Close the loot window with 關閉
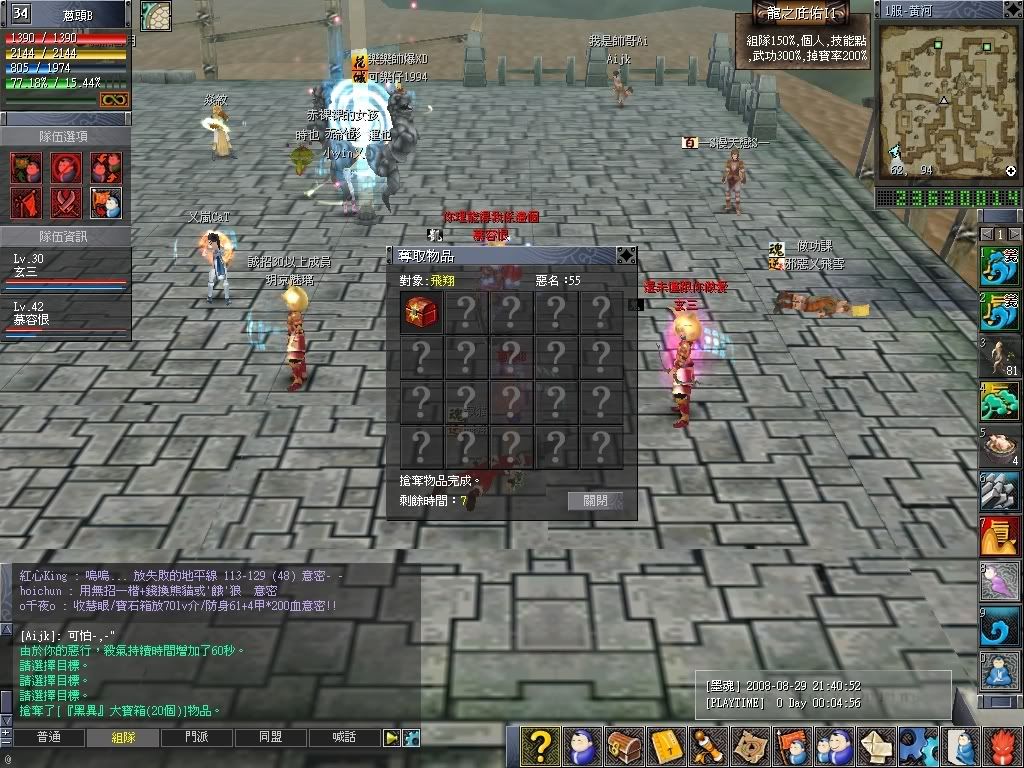 (595, 501)
